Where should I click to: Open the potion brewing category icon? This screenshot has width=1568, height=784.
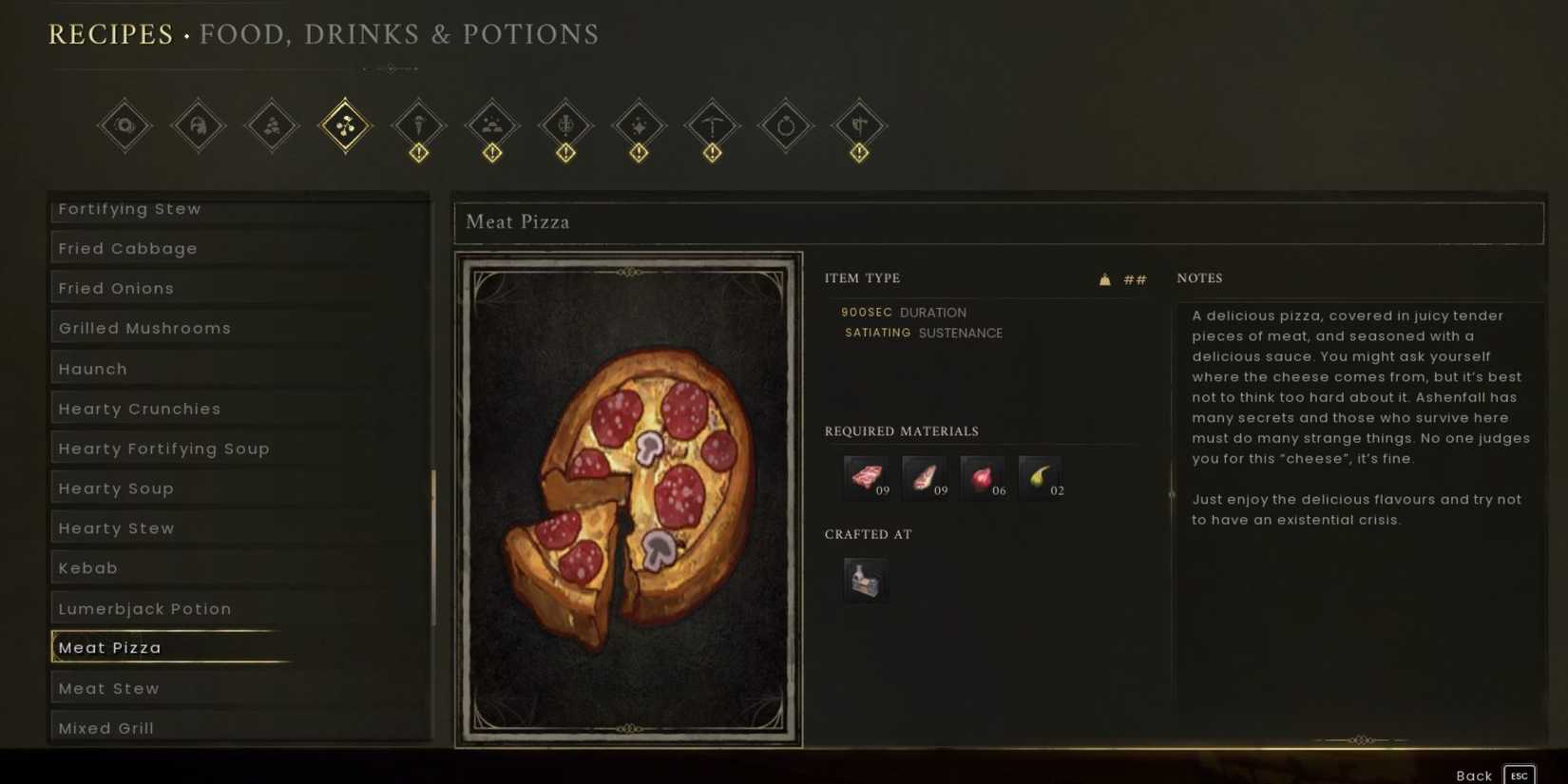[564, 124]
